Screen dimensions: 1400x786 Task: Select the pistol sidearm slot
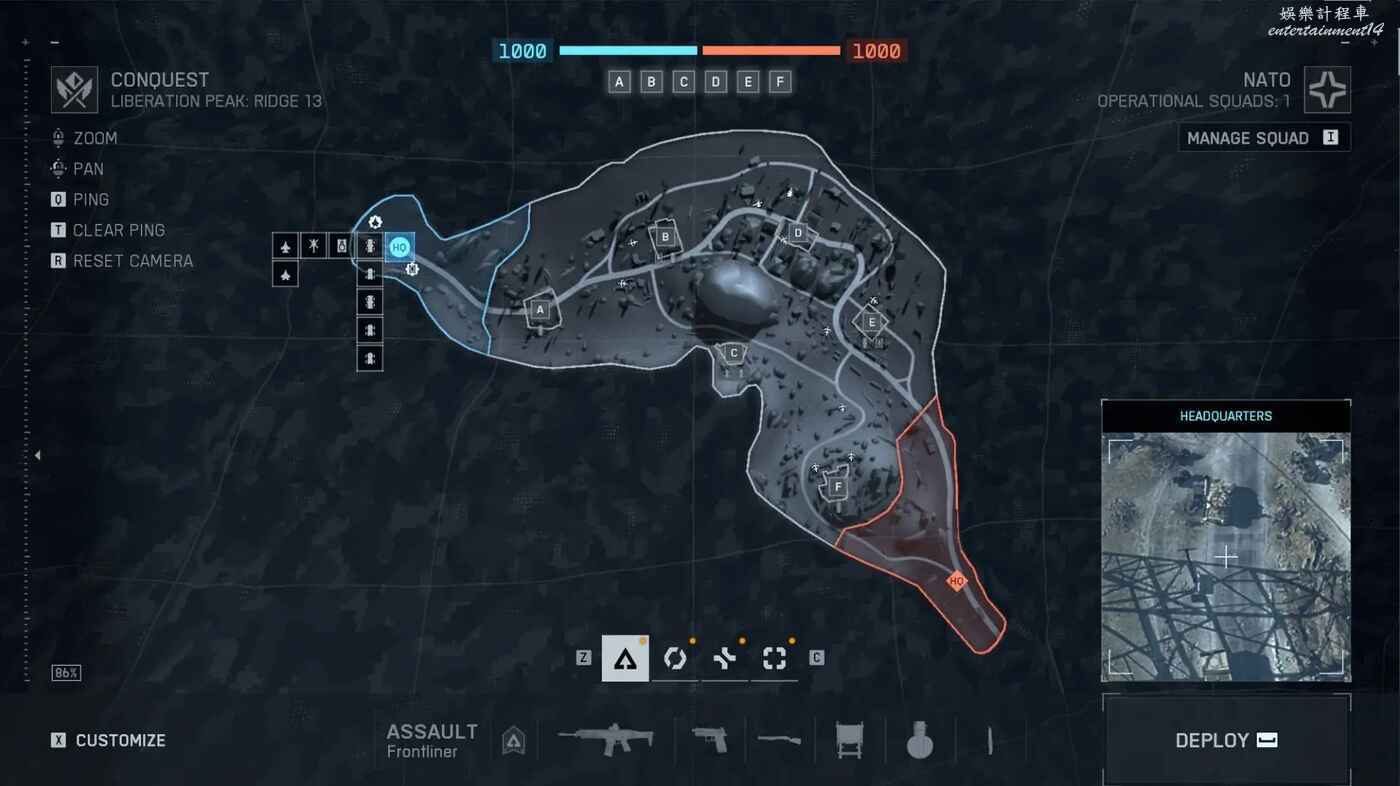pyautogui.click(x=709, y=740)
